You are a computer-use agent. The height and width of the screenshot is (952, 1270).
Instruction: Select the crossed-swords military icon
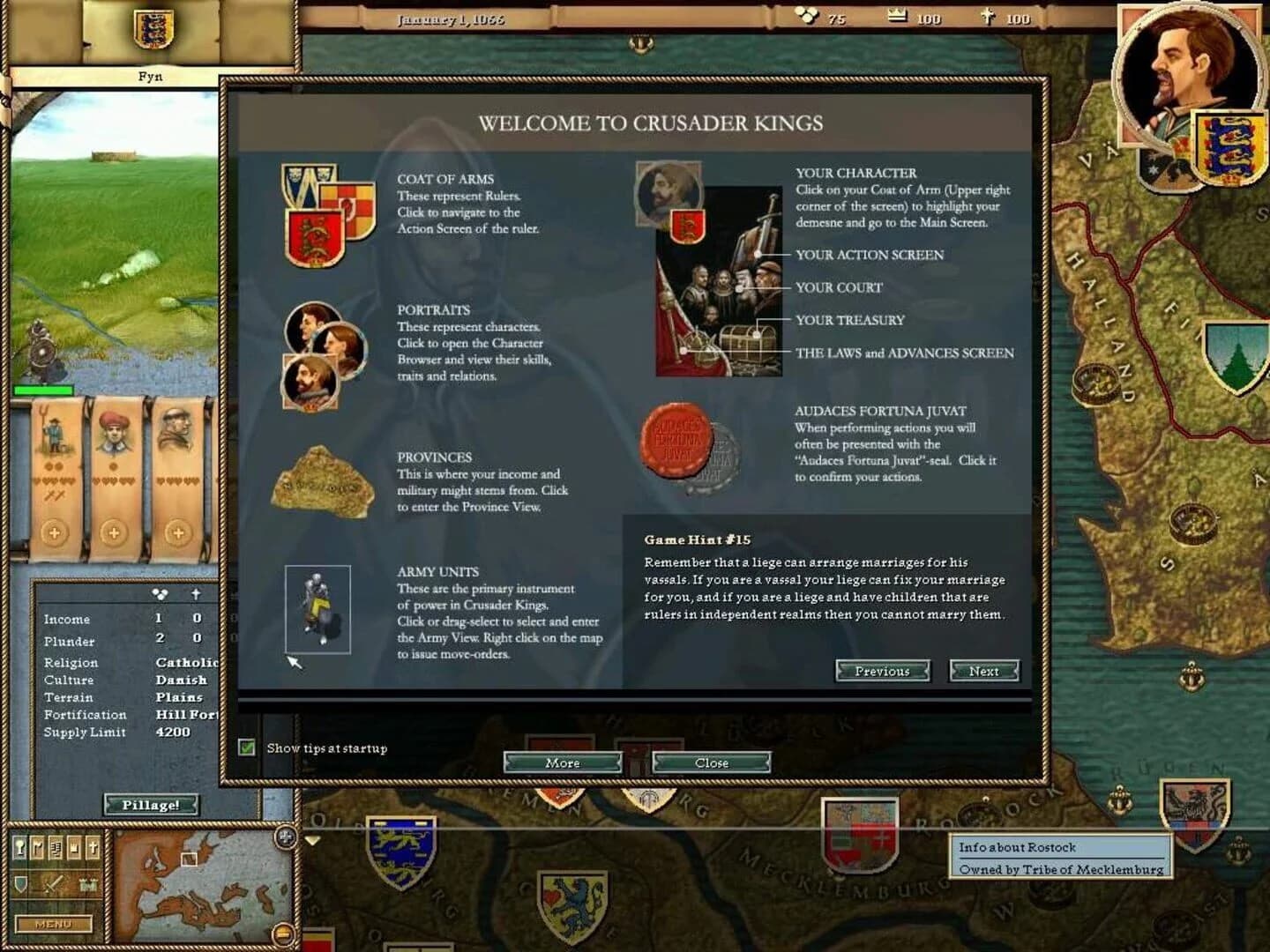[x=53, y=884]
